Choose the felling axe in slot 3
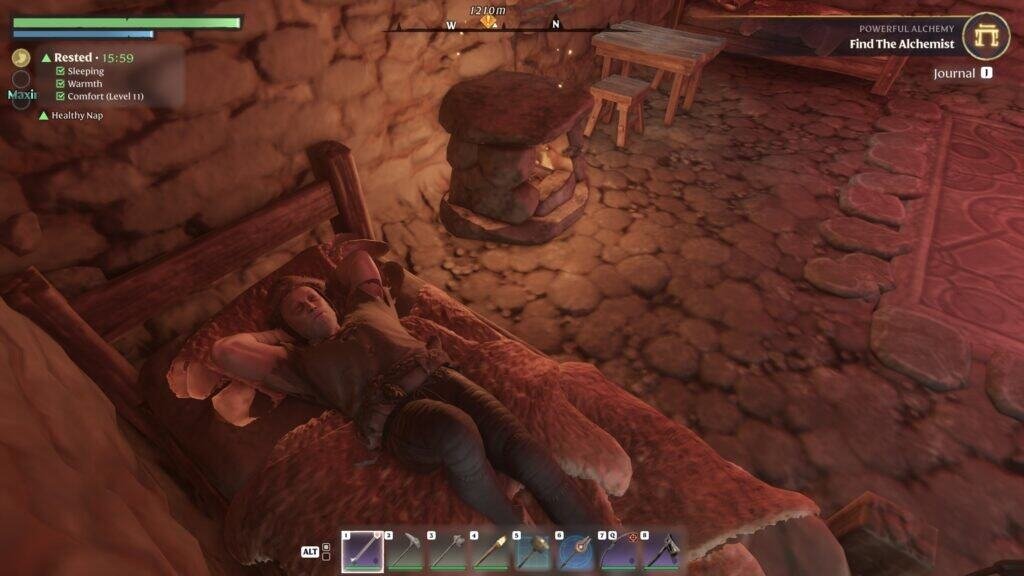Screen dimensions: 1024x576 (448, 550)
